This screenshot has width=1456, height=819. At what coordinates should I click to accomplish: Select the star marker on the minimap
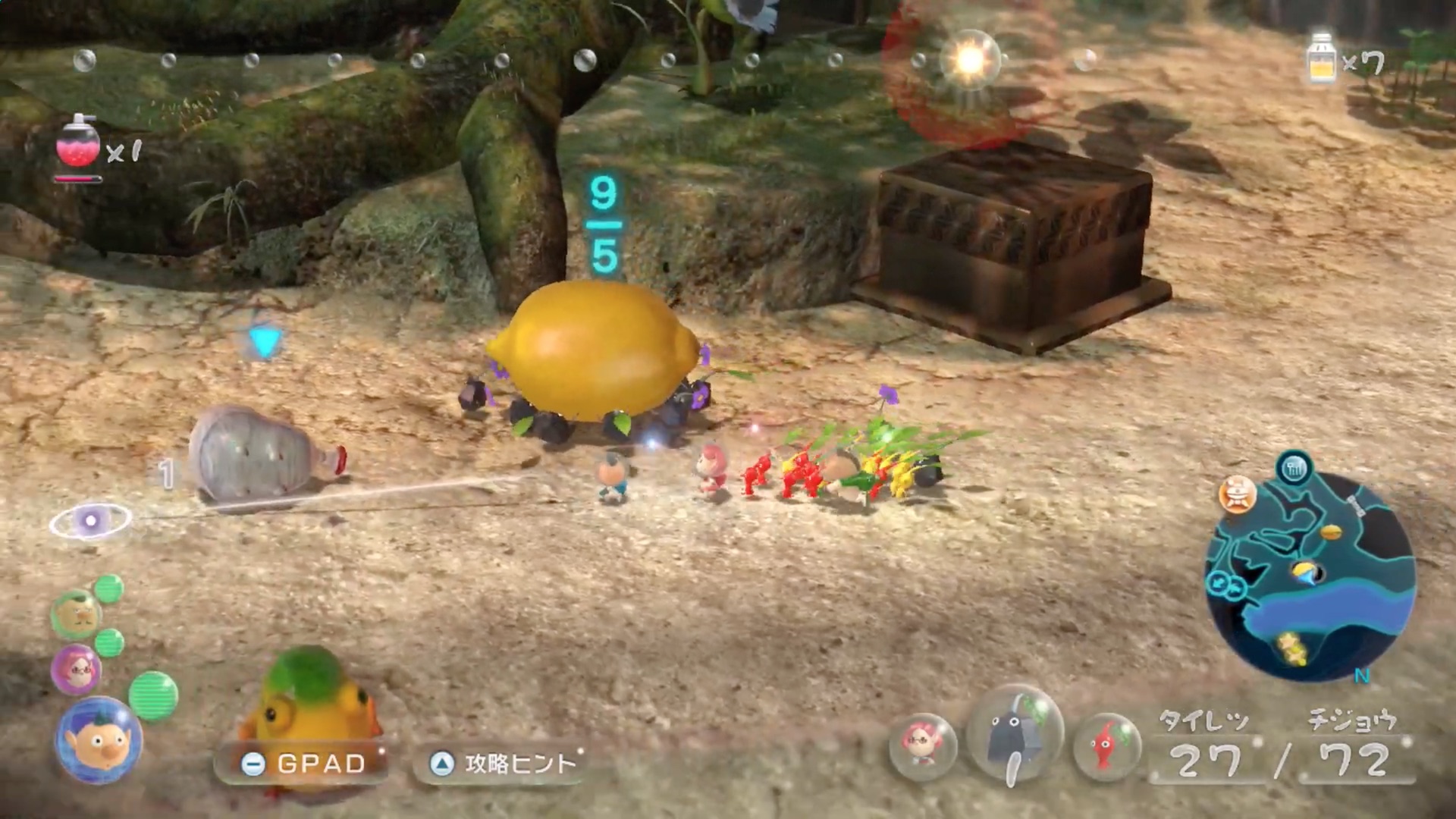[x=1290, y=646]
